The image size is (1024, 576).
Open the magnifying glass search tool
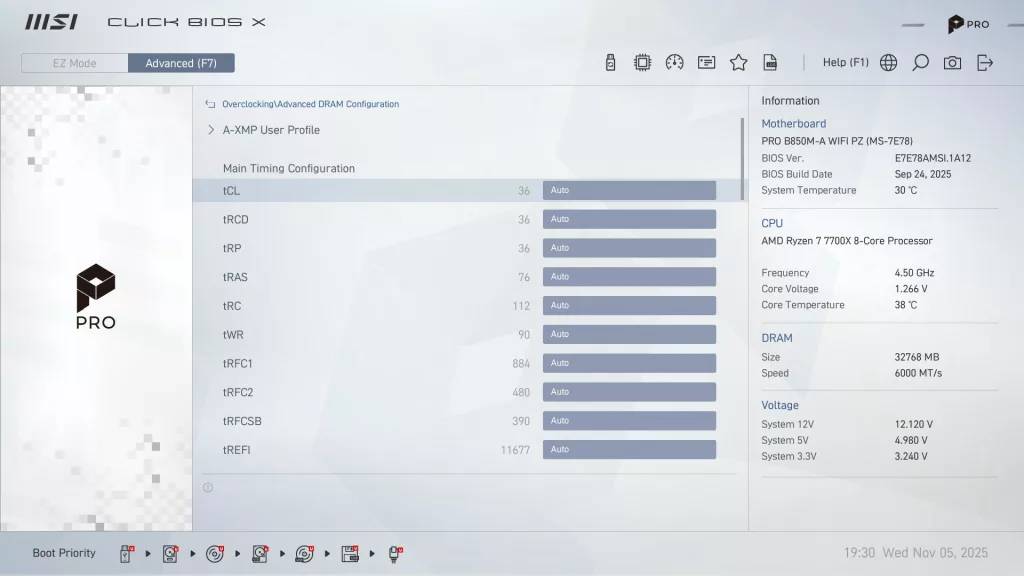coord(920,62)
